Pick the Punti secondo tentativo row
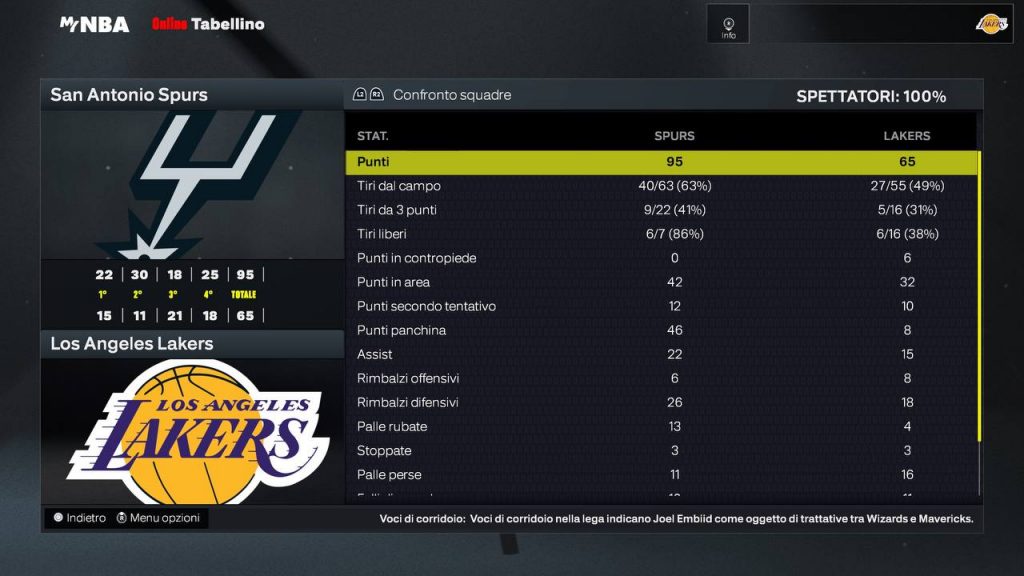 [660, 306]
